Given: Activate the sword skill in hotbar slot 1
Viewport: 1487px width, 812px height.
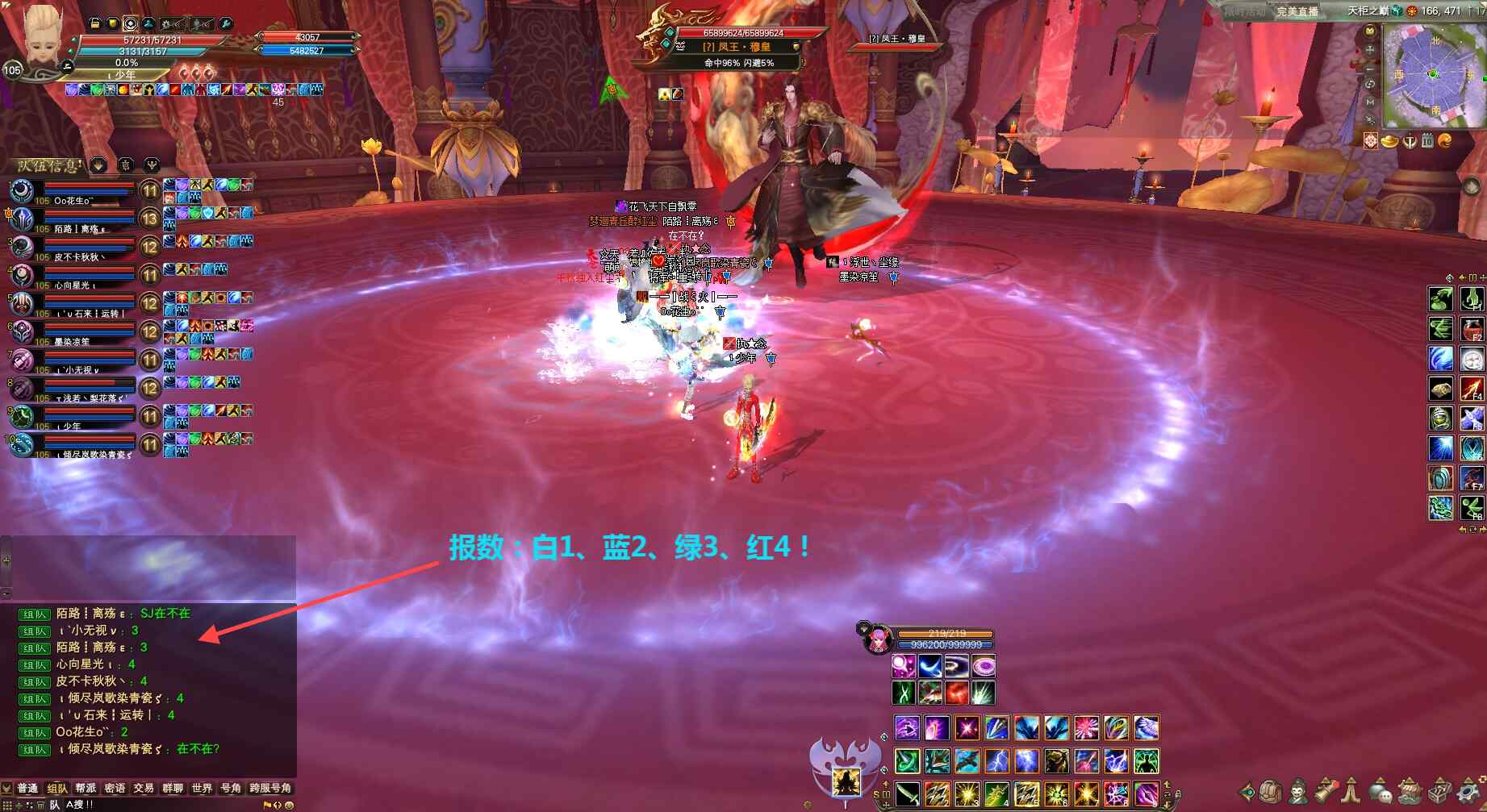Looking at the screenshot, I should tap(907, 793).
